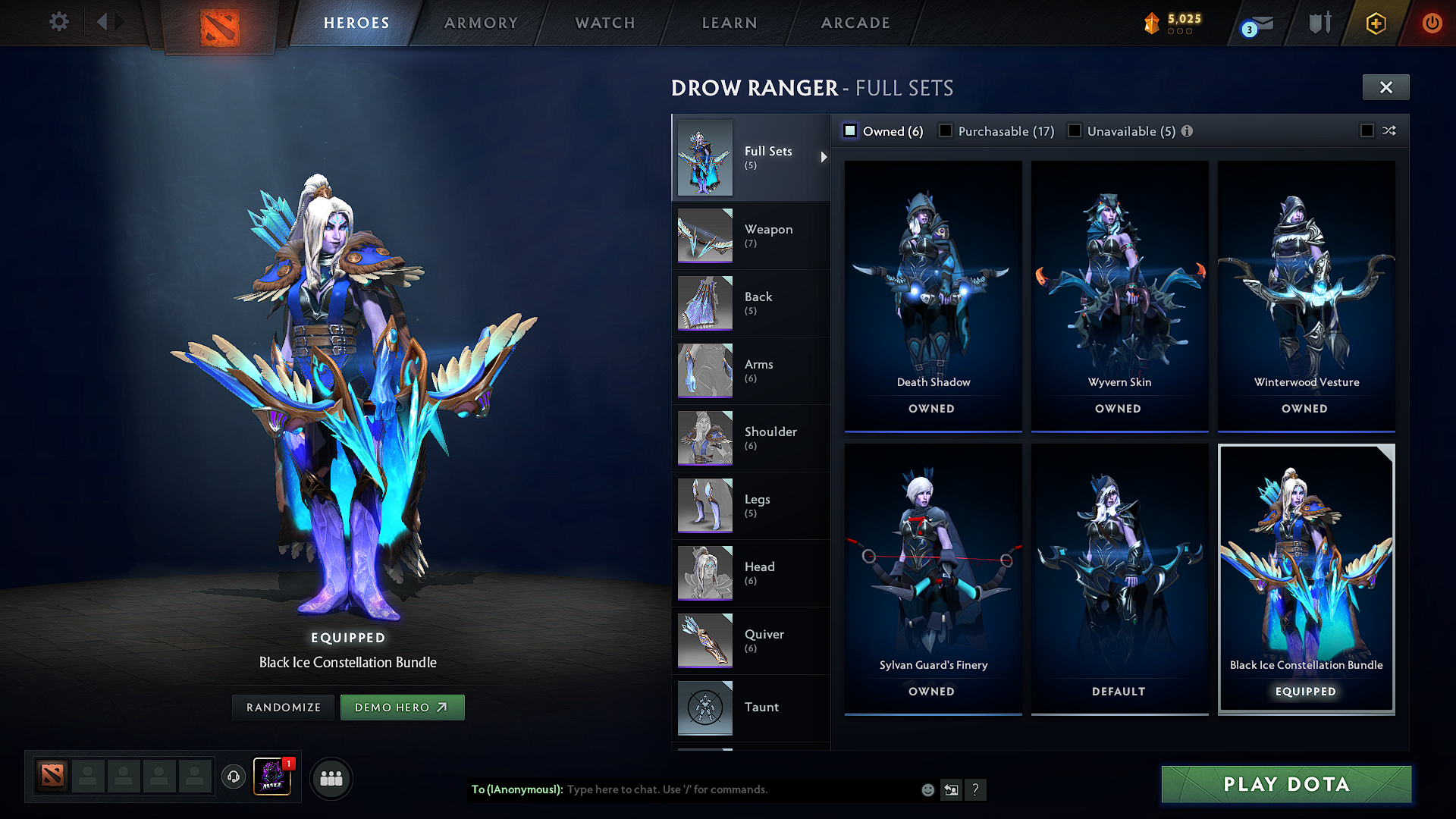Image resolution: width=1456 pixels, height=819 pixels.
Task: Click the shuffle icon above set grid
Action: pos(1390,130)
